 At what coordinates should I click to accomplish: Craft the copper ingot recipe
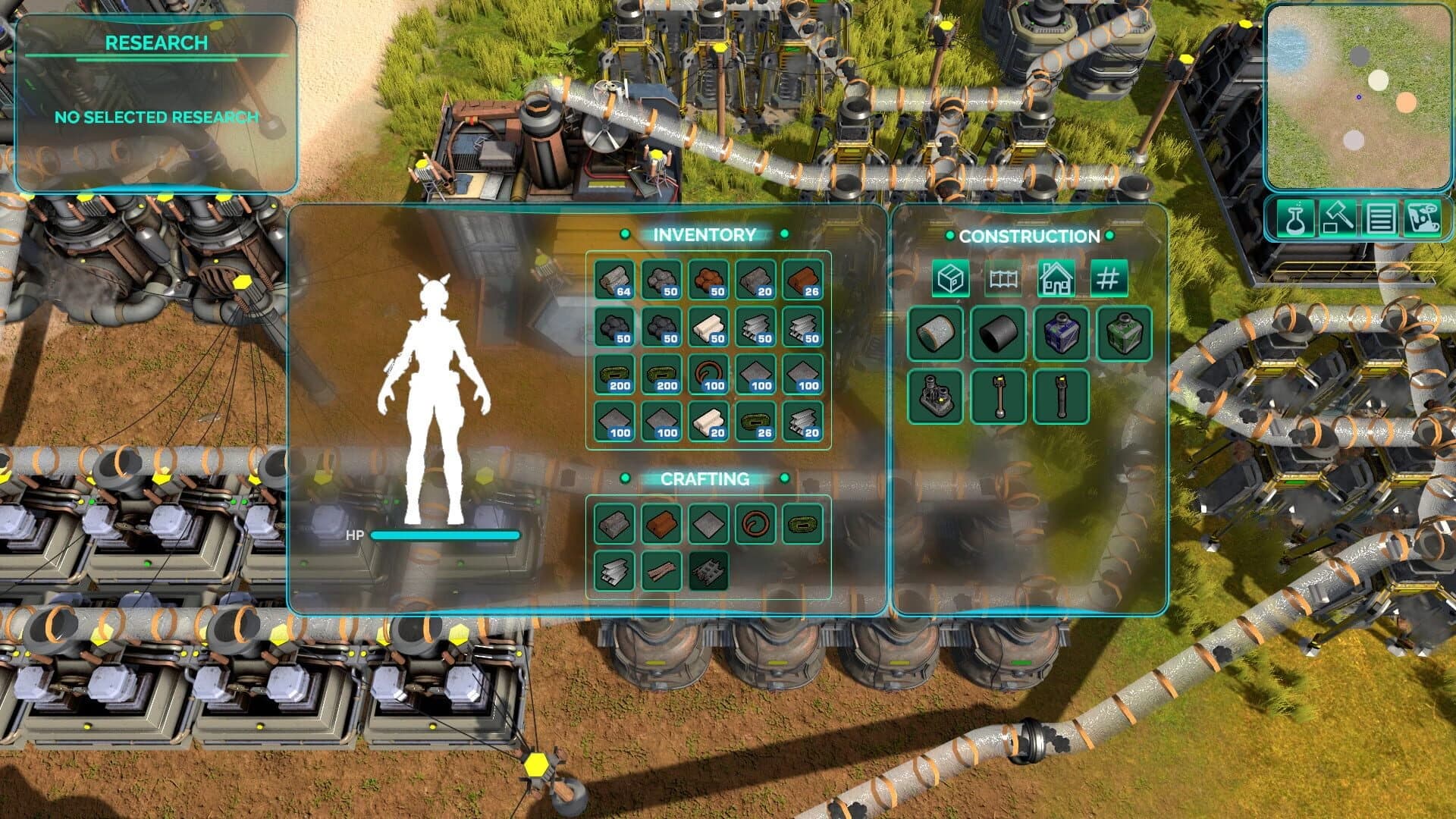(x=661, y=524)
